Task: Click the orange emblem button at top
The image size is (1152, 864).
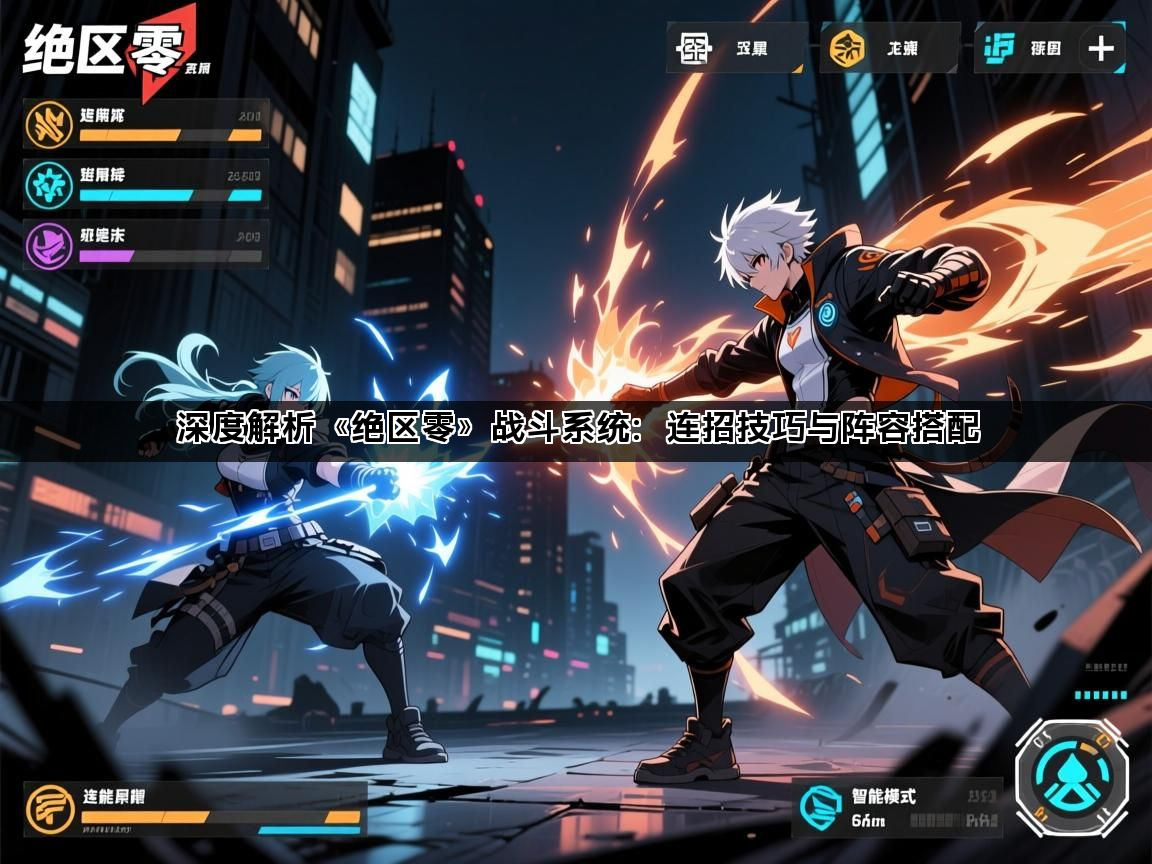Action: coord(889,47)
